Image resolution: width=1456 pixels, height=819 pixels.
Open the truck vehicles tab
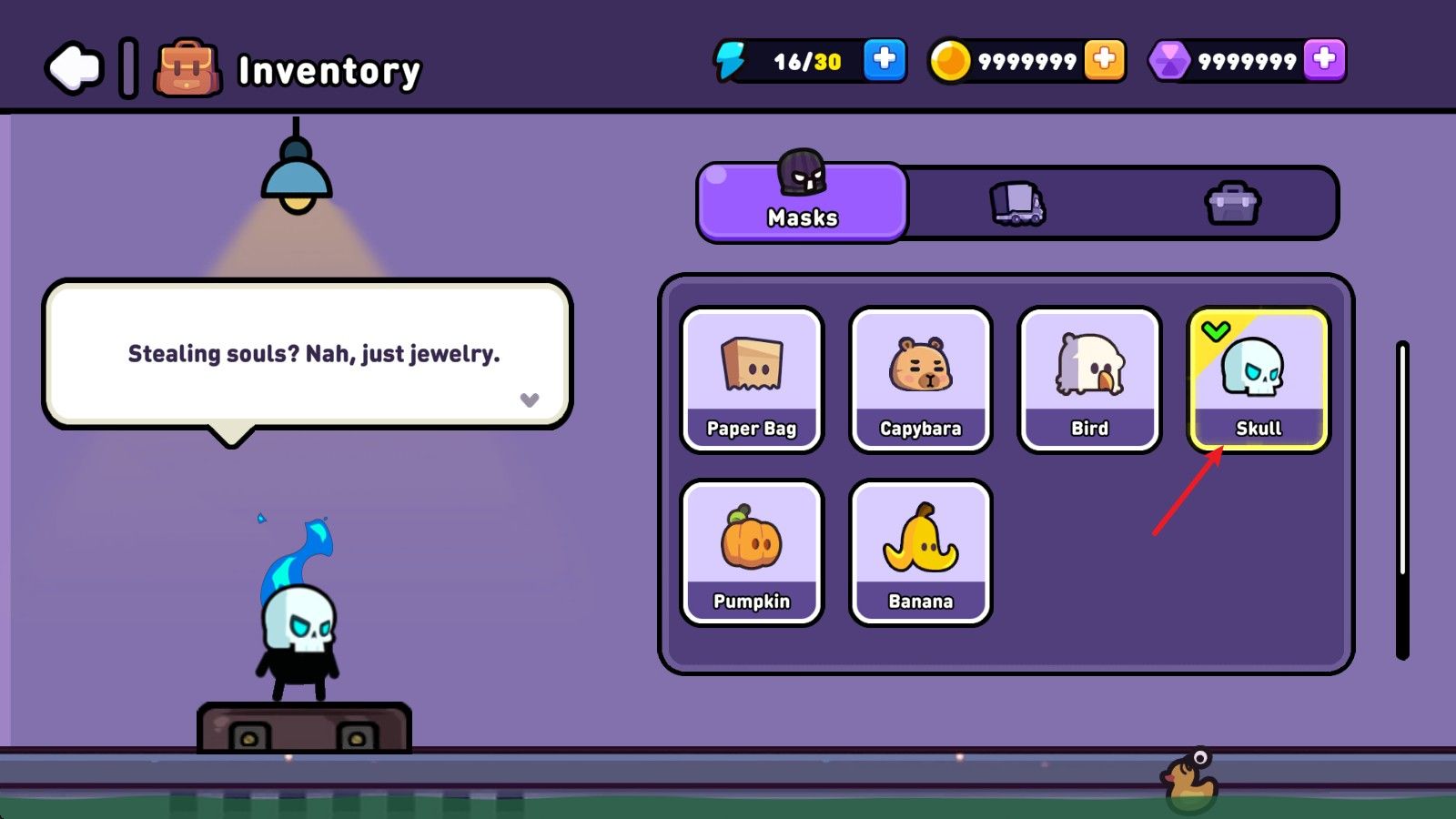pos(1017,203)
